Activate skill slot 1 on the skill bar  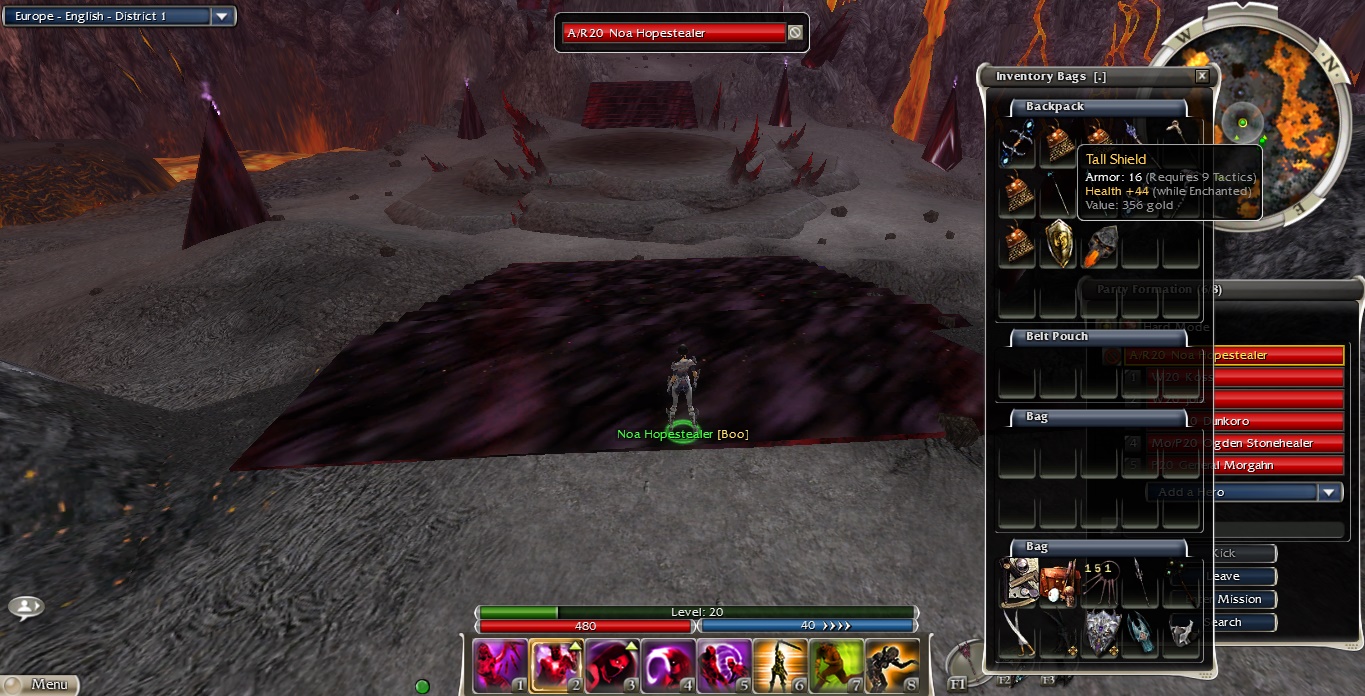coord(500,666)
